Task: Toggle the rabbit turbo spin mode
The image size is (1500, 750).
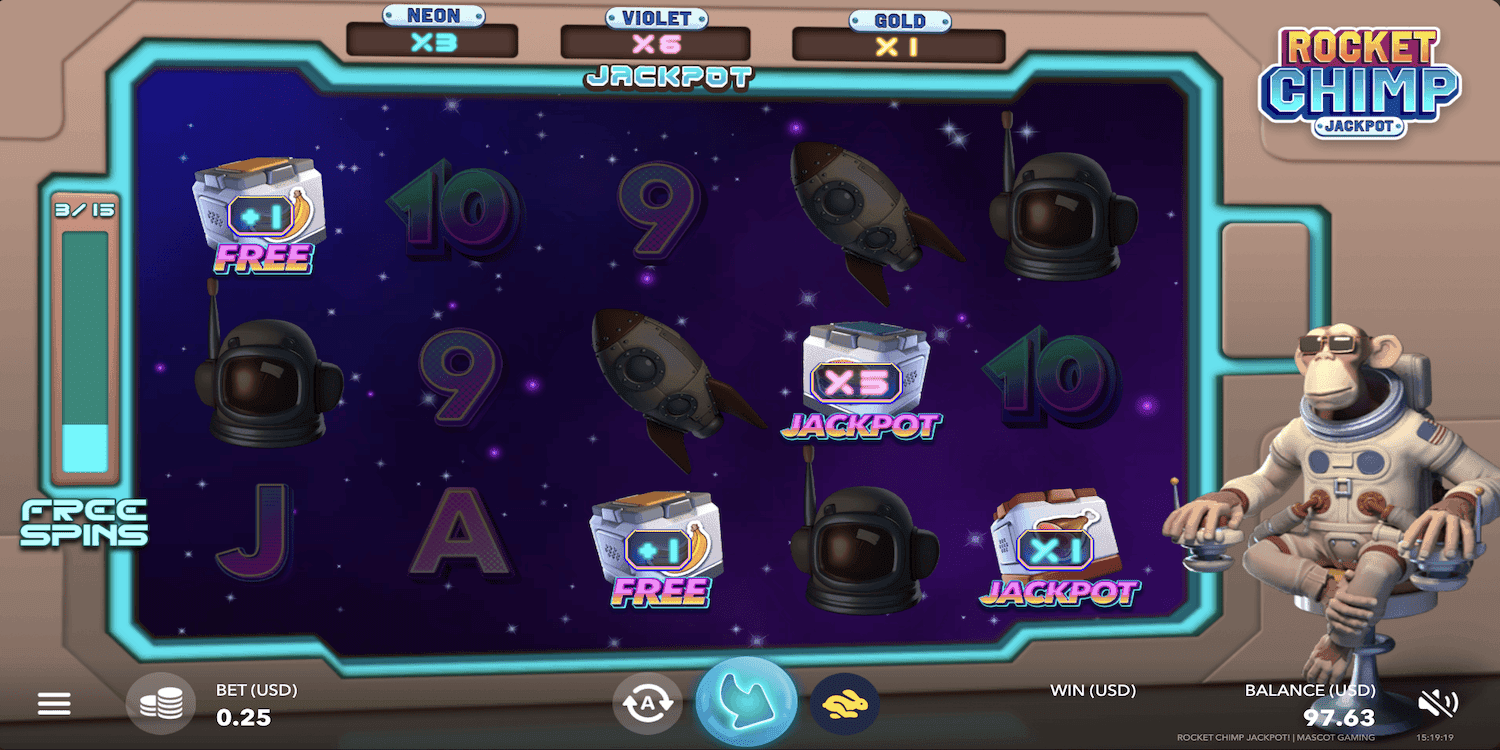Action: pos(844,704)
